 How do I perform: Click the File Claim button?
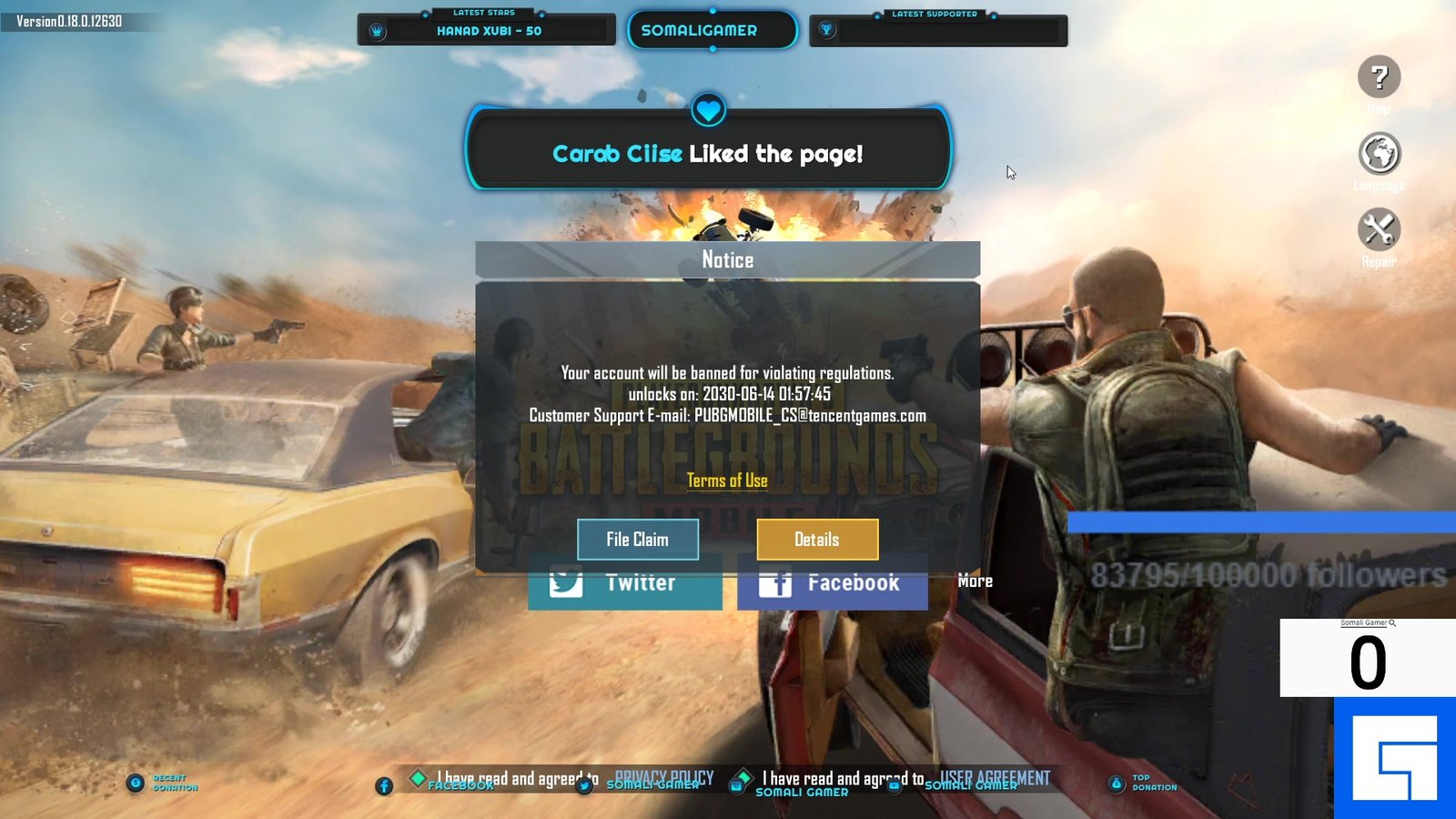(637, 540)
